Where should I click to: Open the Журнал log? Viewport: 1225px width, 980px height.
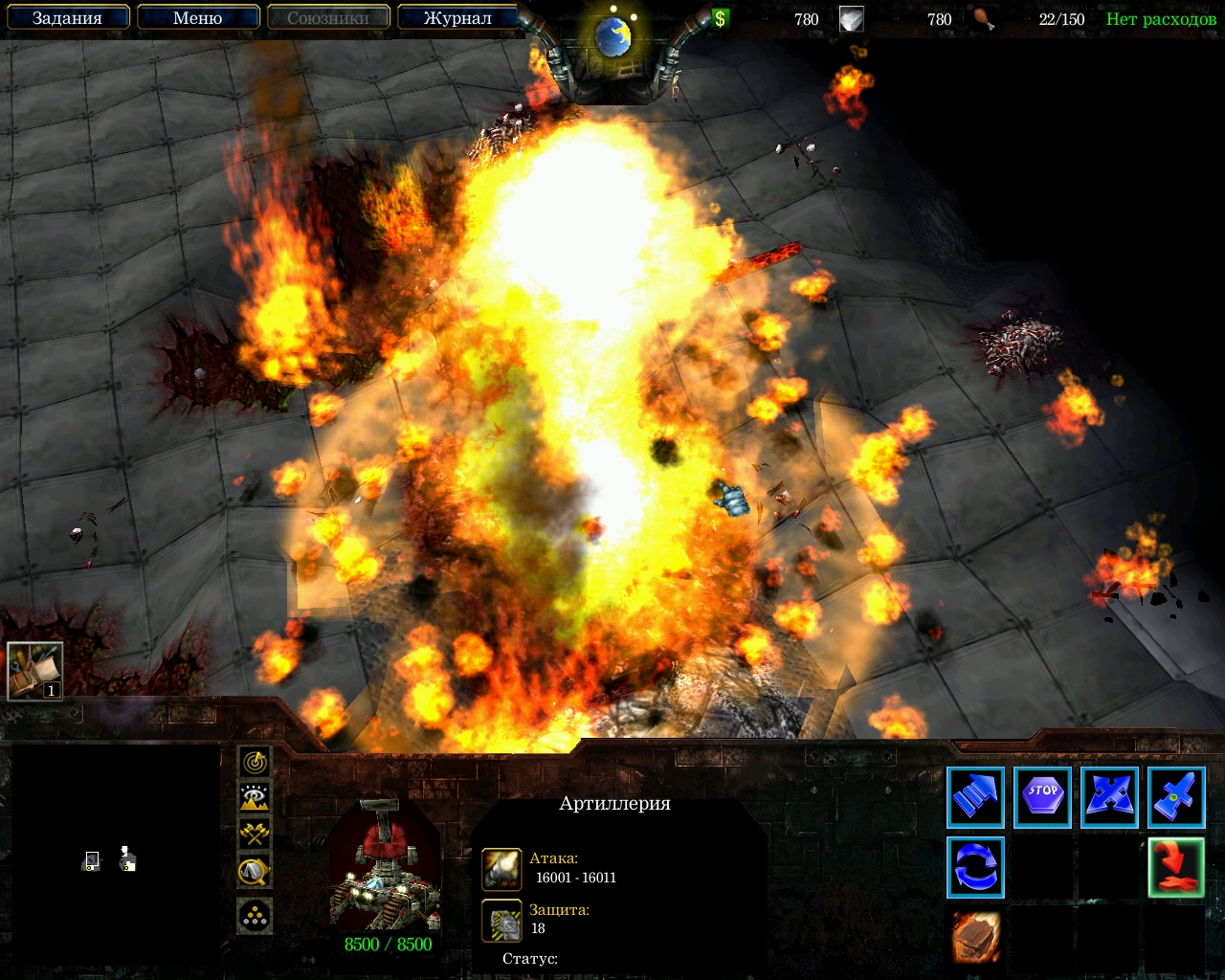pyautogui.click(x=457, y=18)
